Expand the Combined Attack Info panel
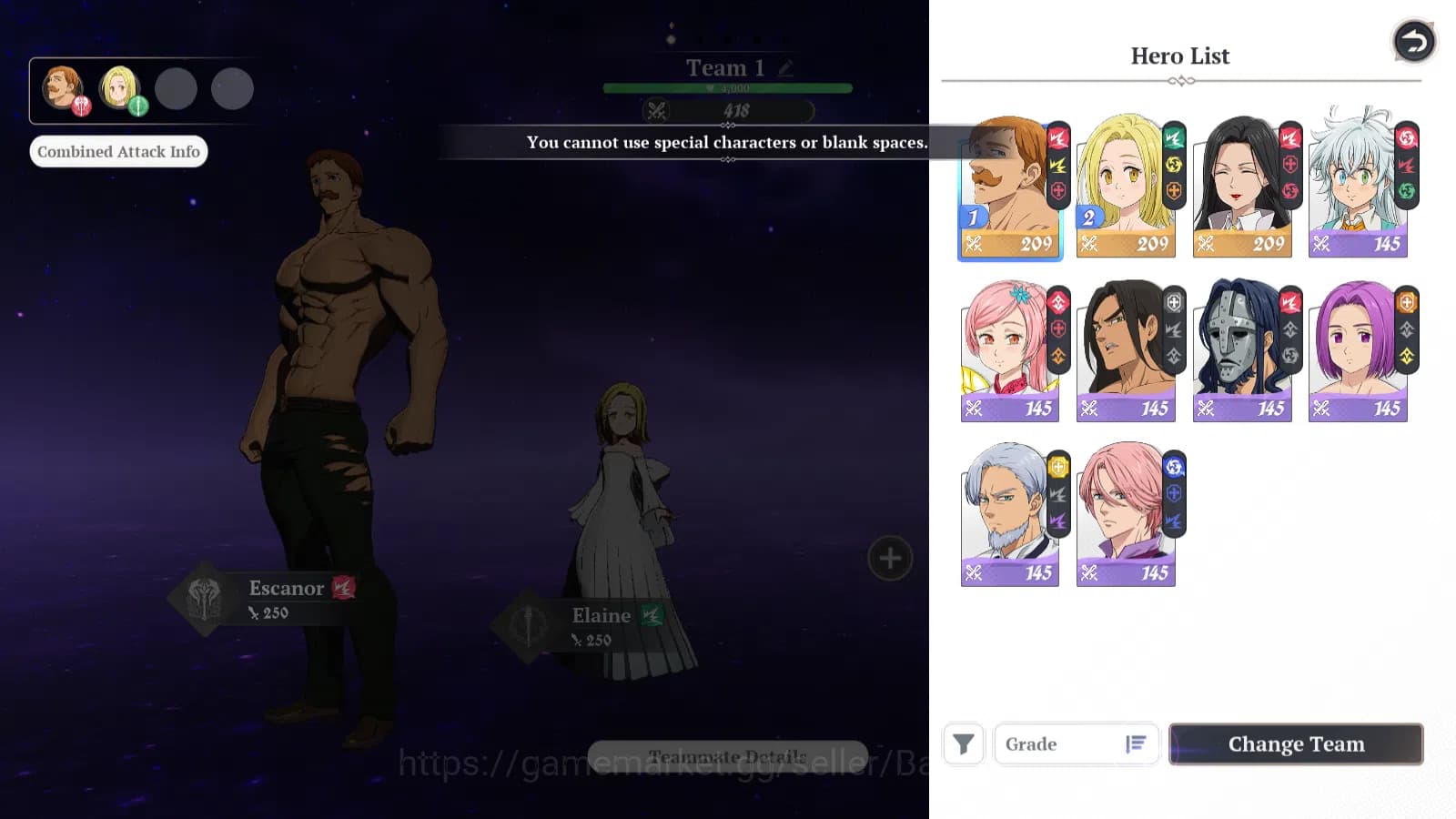This screenshot has width=1456, height=819. tap(118, 150)
